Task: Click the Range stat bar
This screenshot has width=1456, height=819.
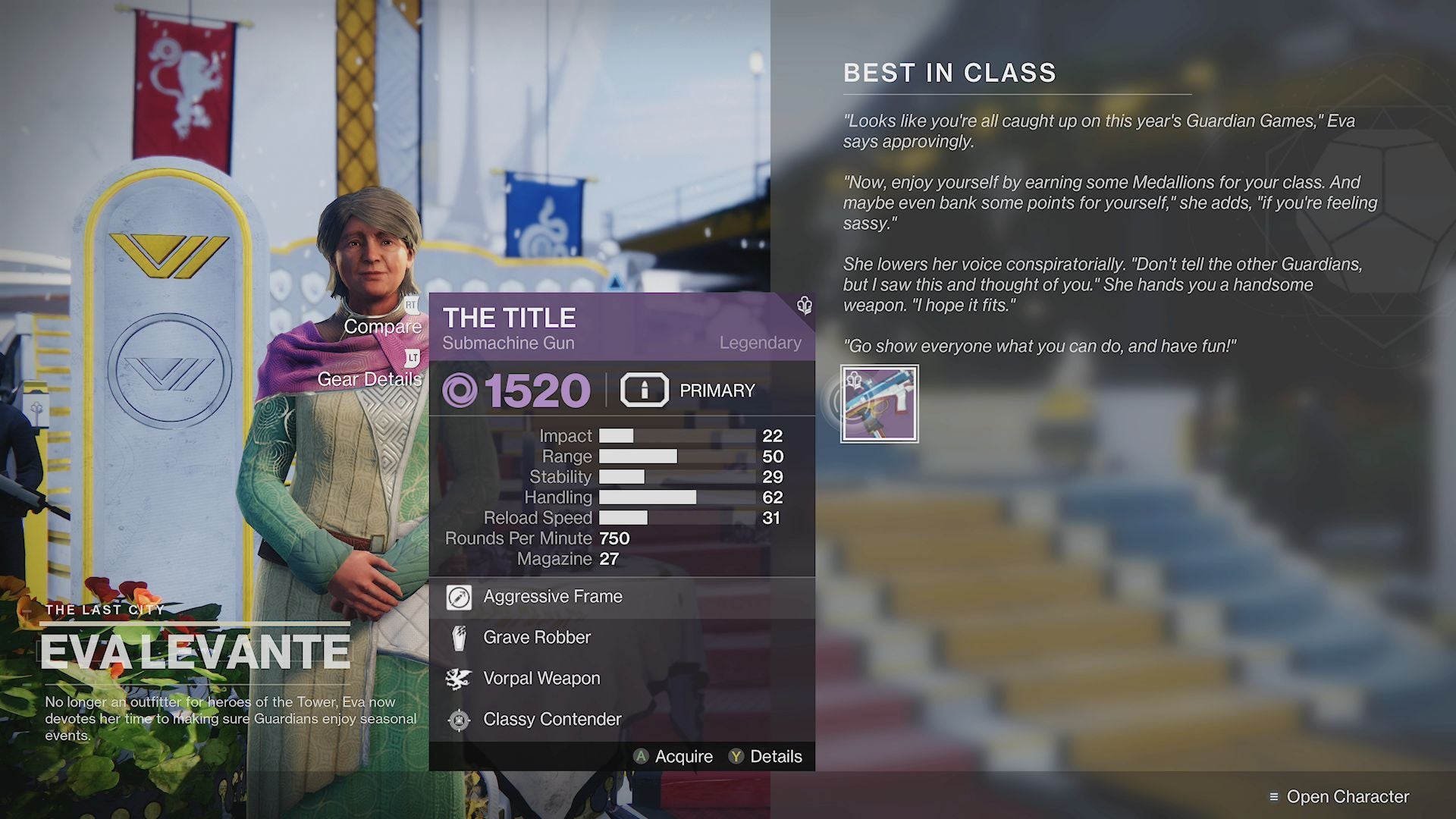Action: [x=637, y=457]
